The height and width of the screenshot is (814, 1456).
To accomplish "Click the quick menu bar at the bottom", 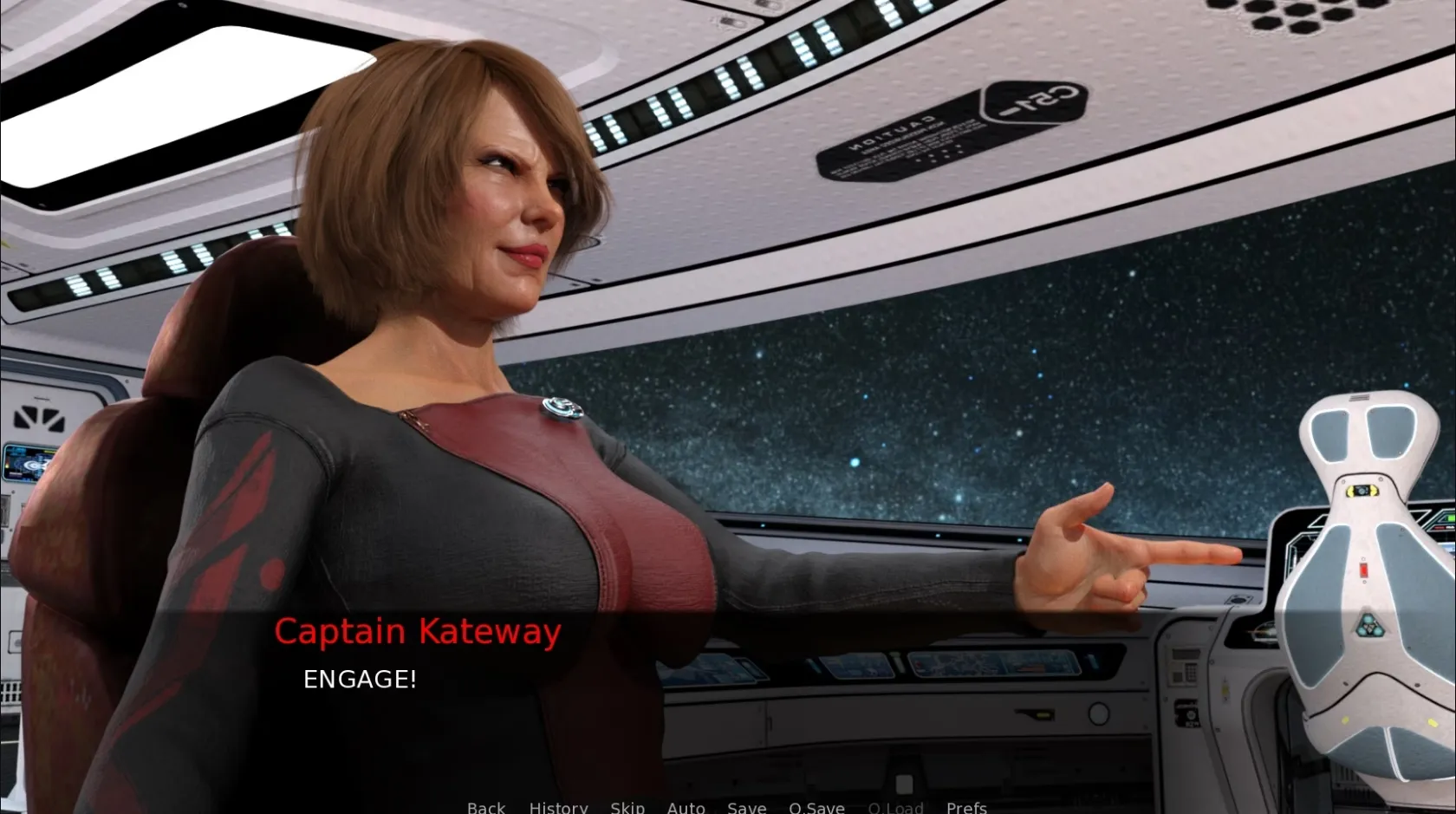I will 728,807.
